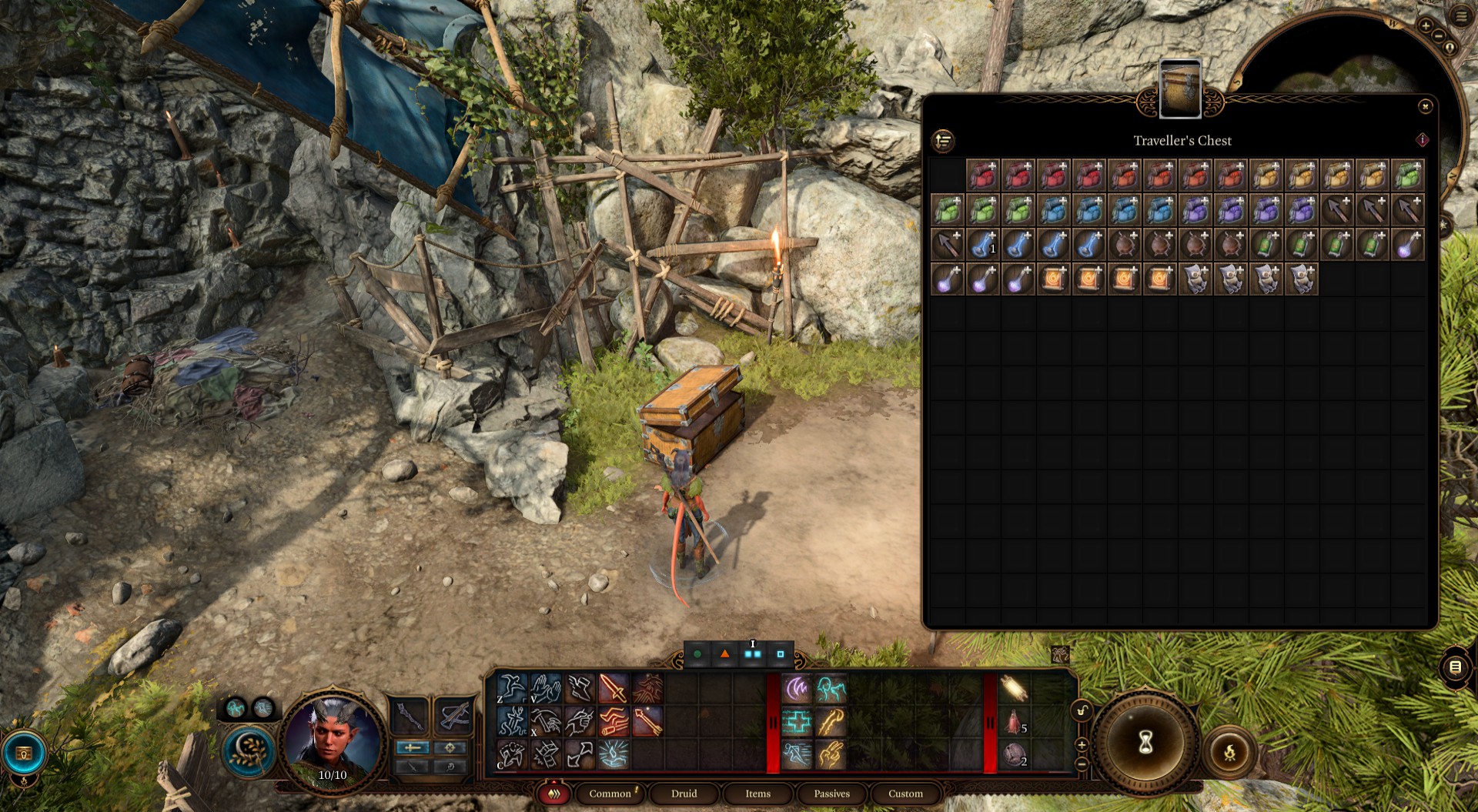
Task: Zoom in on the minimap
Action: pos(1426,26)
